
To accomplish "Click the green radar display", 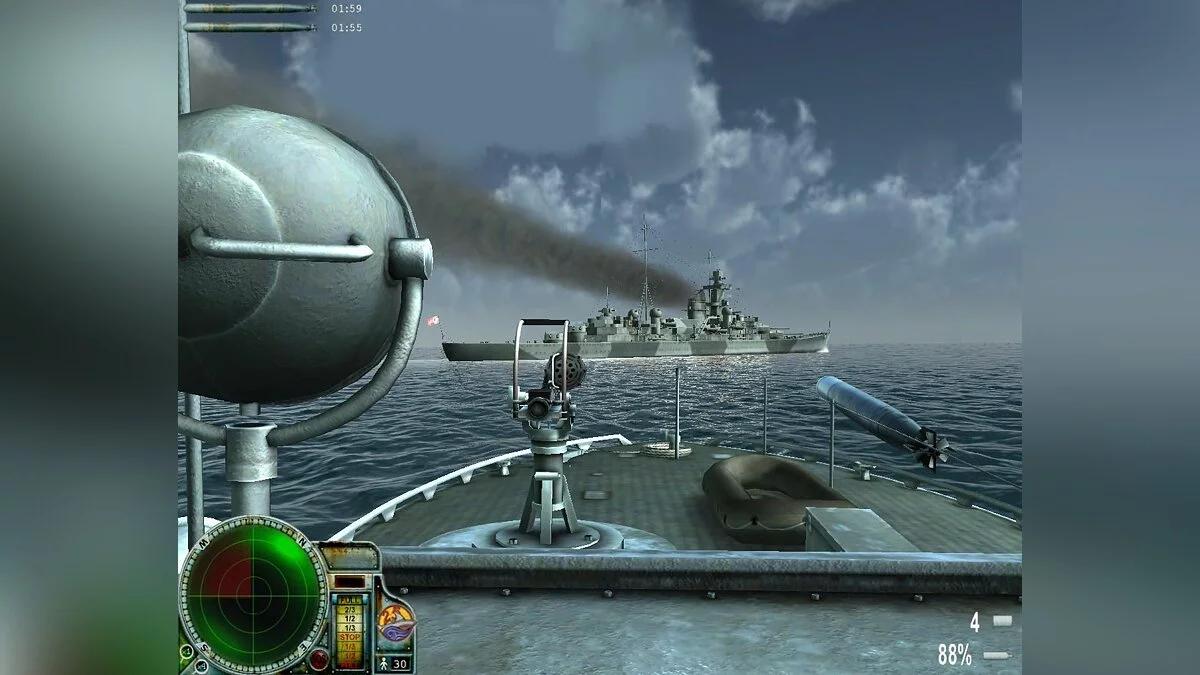I will [253, 596].
